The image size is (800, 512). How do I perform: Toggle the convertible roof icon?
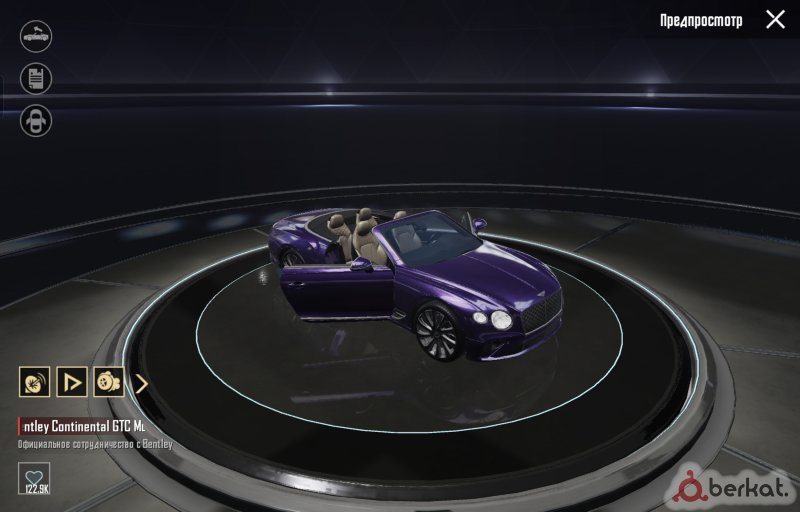36,36
